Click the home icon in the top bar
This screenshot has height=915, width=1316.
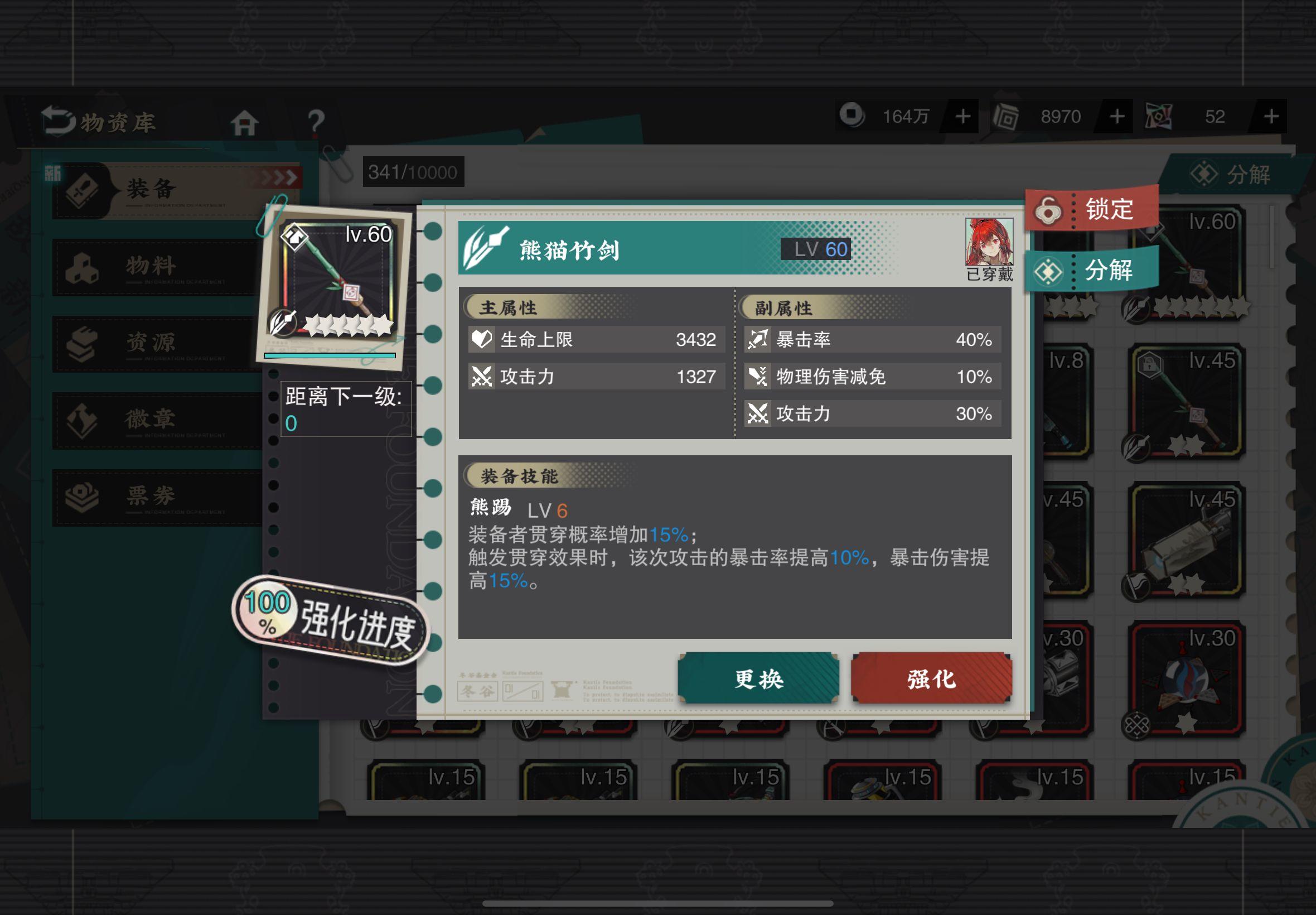tap(245, 123)
